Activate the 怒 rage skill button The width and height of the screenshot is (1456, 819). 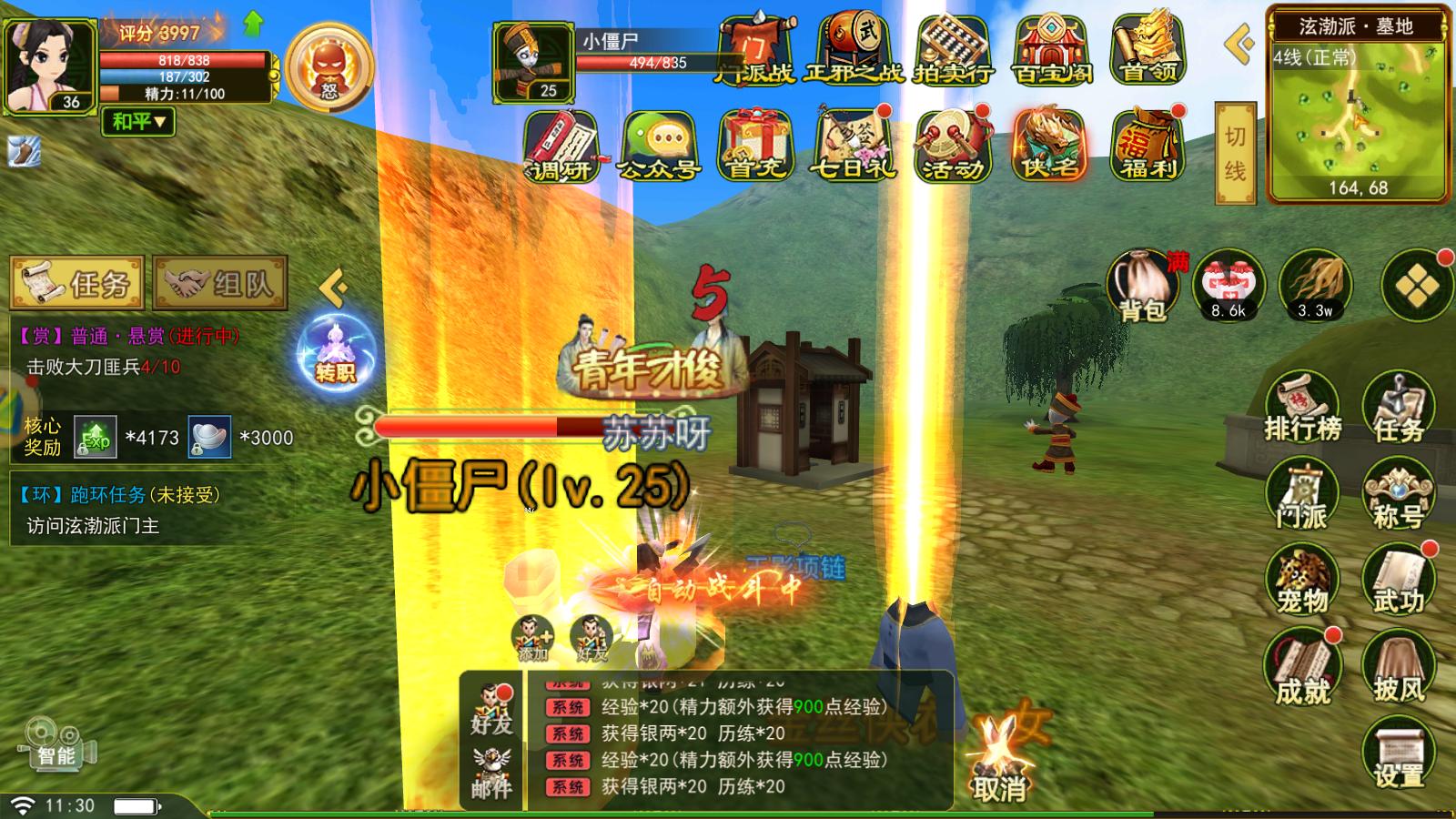(x=329, y=66)
